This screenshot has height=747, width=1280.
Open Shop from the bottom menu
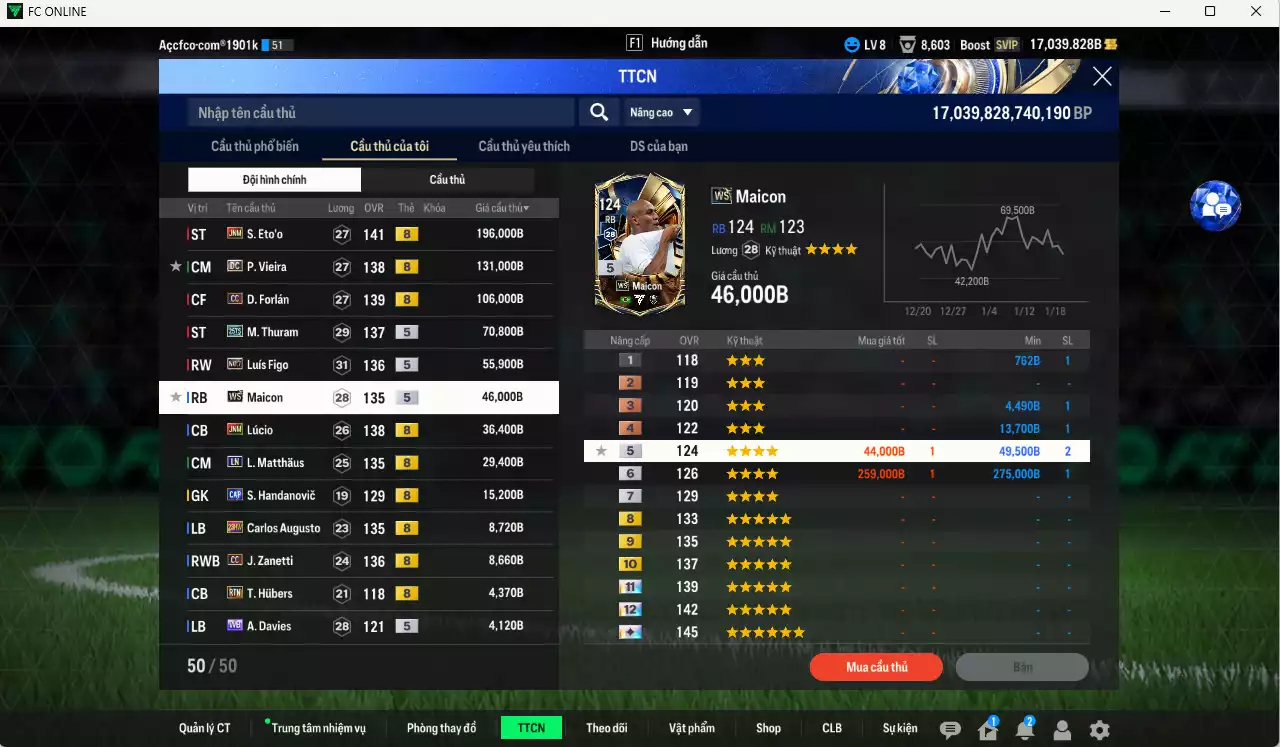tap(768, 727)
